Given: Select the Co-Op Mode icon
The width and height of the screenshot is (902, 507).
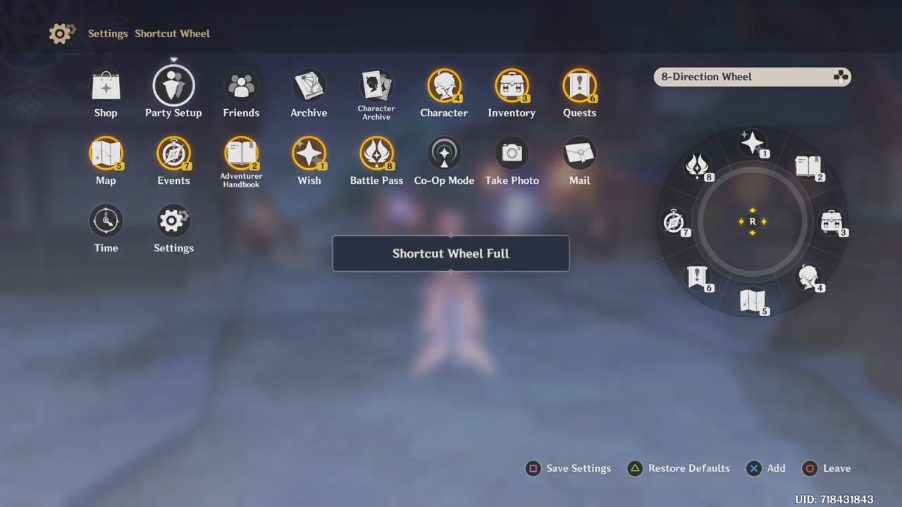Looking at the screenshot, I should (444, 153).
